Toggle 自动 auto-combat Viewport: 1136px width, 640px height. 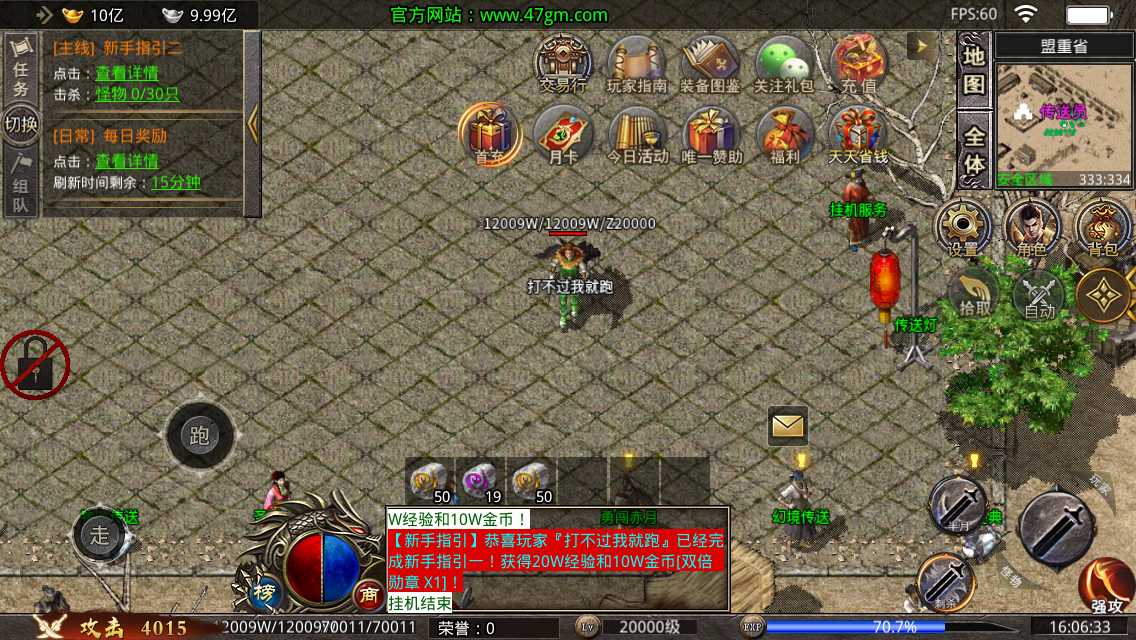[x=1040, y=295]
